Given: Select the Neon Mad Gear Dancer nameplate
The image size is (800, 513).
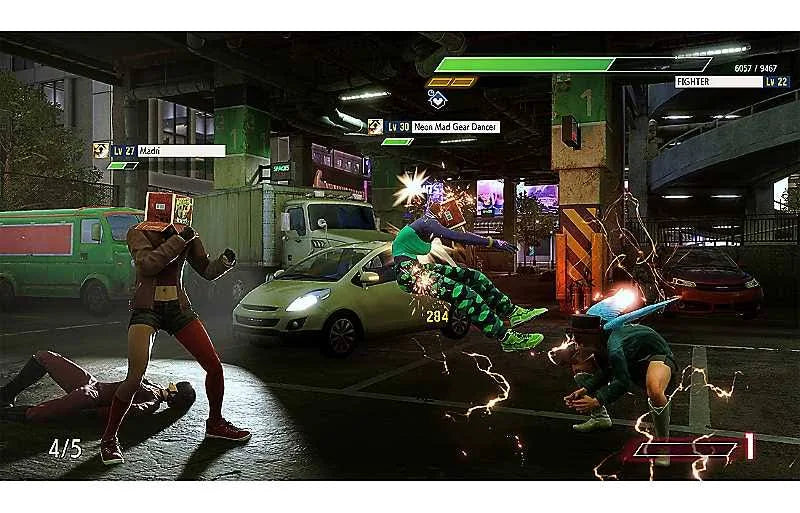Looking at the screenshot, I should [441, 127].
